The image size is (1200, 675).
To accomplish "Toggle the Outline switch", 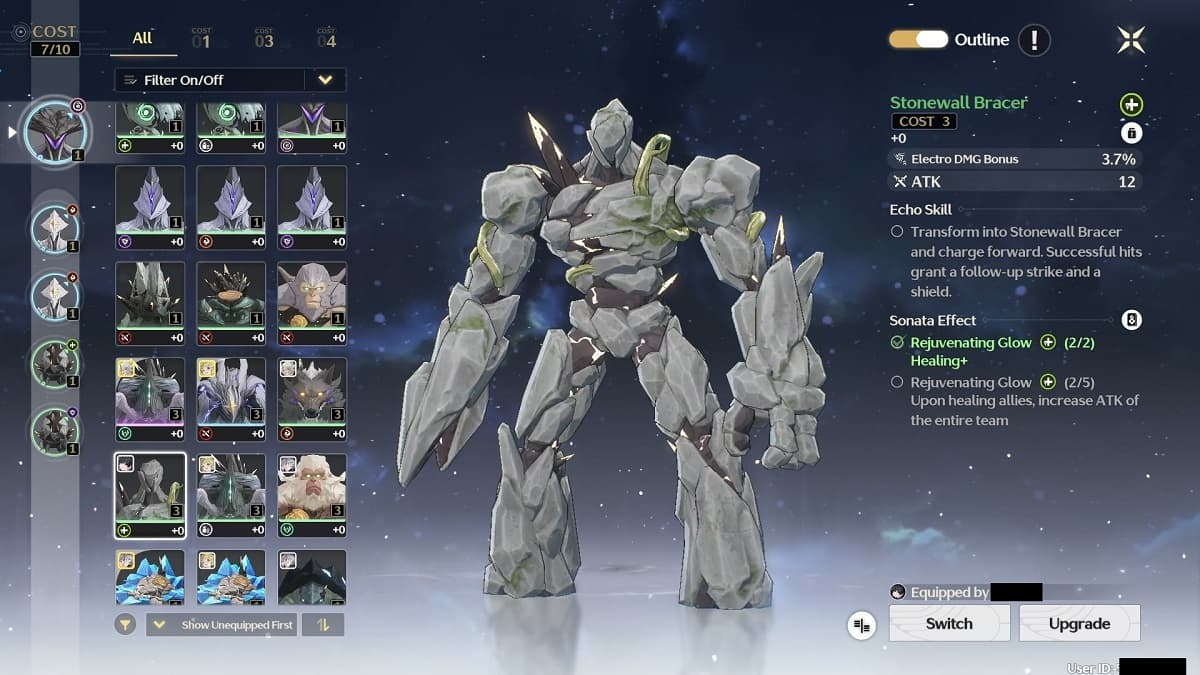I will coord(918,39).
